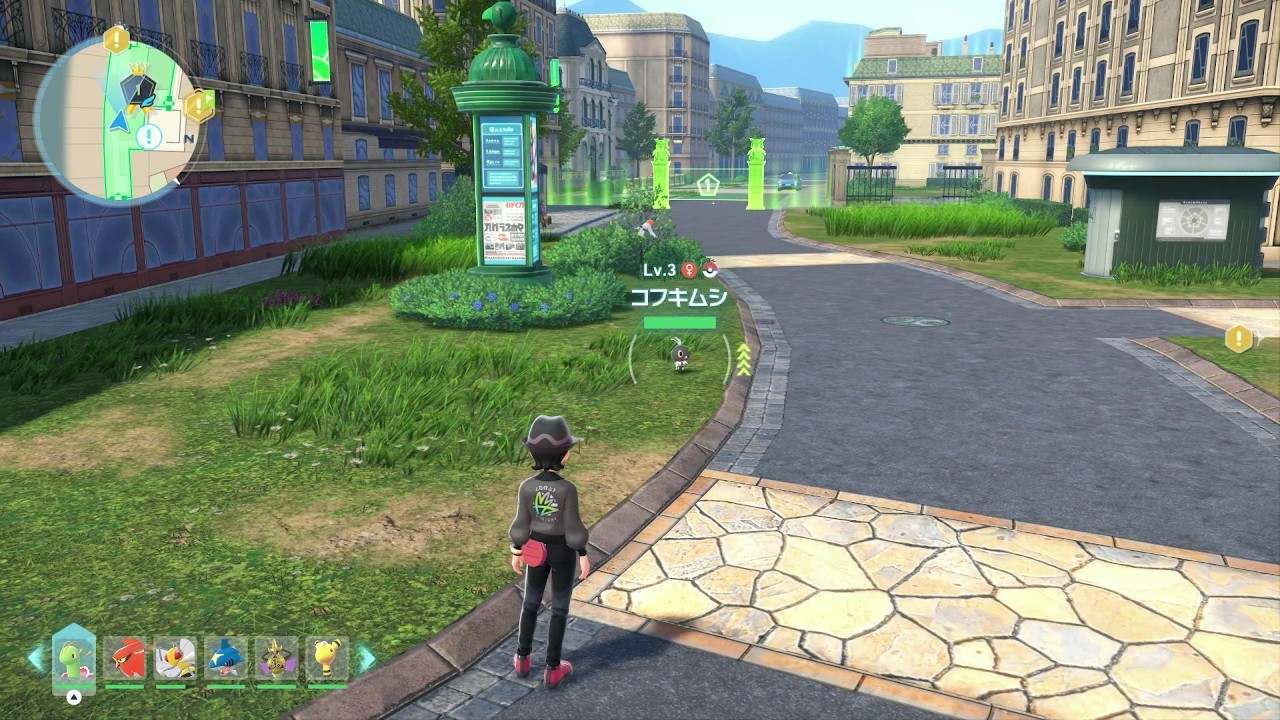Choose the gold and purple Pokémon slot

pyautogui.click(x=276, y=658)
